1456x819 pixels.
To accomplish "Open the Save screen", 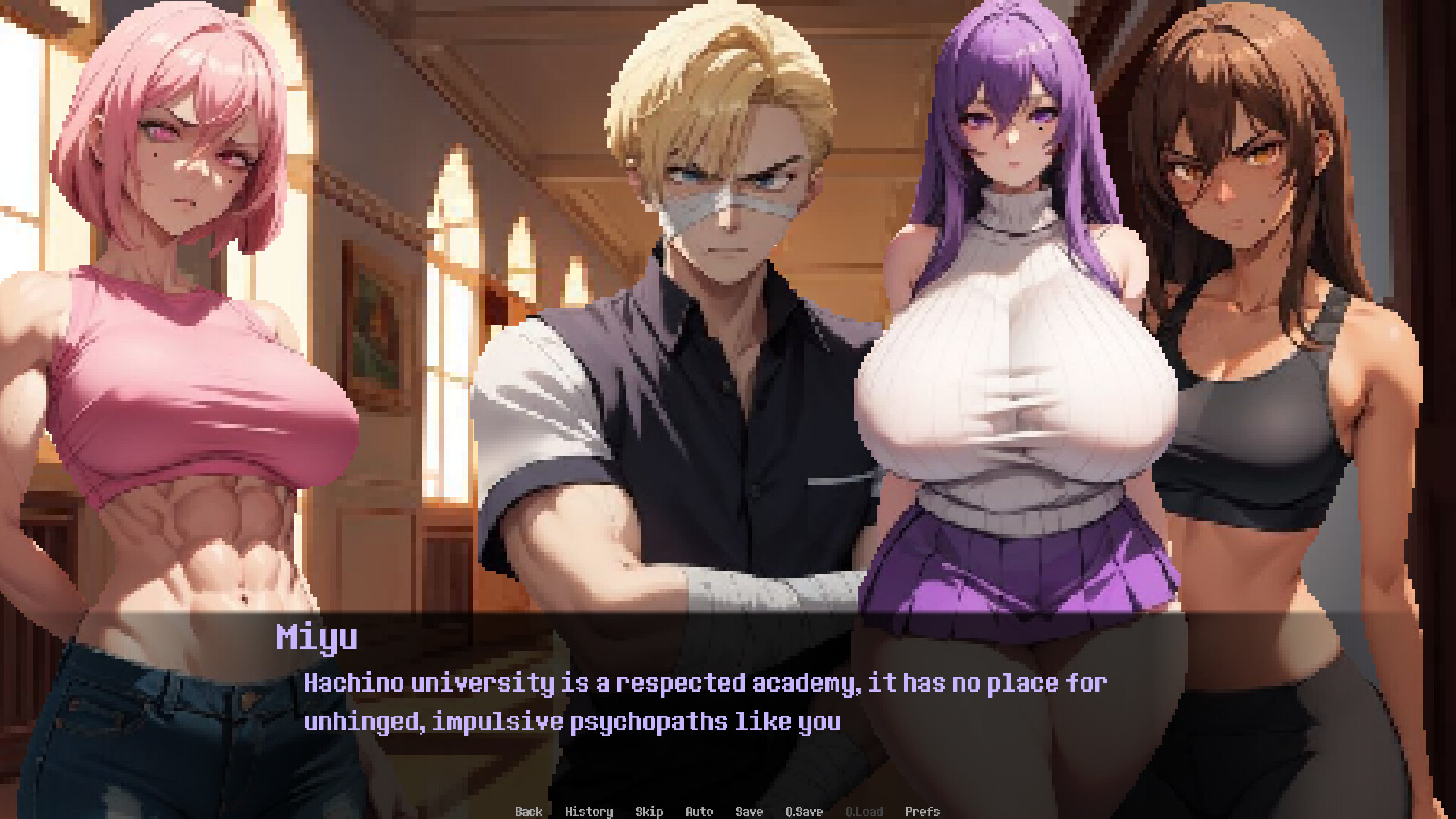I will coord(748,811).
